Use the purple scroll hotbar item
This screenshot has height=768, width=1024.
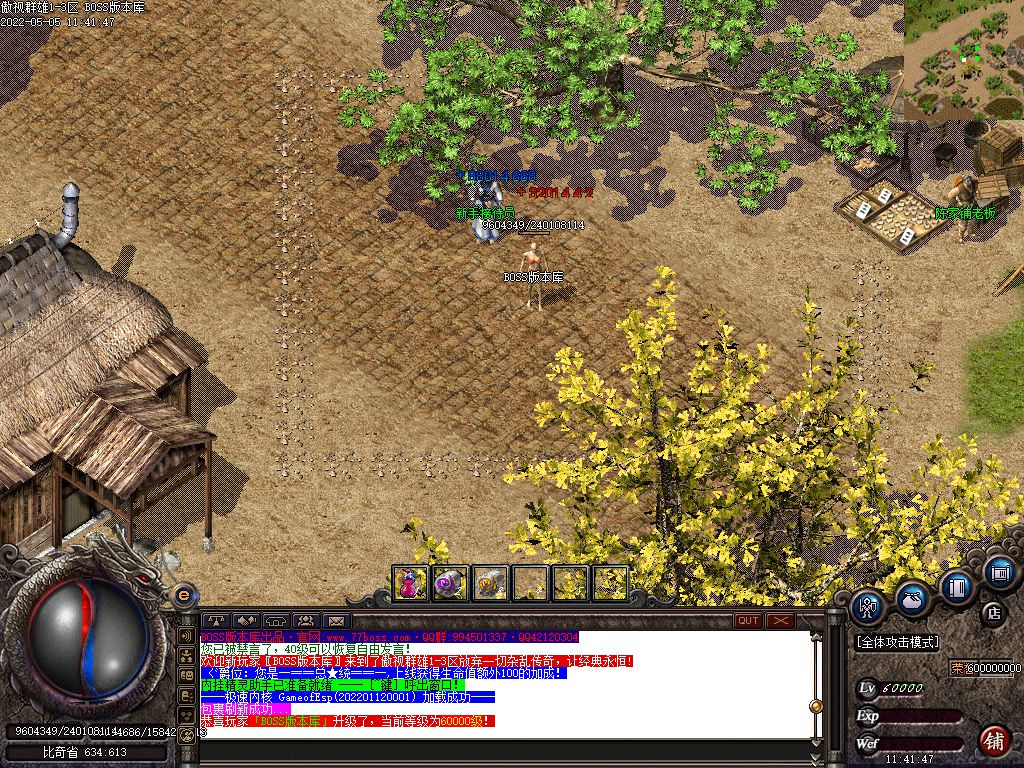(x=450, y=583)
